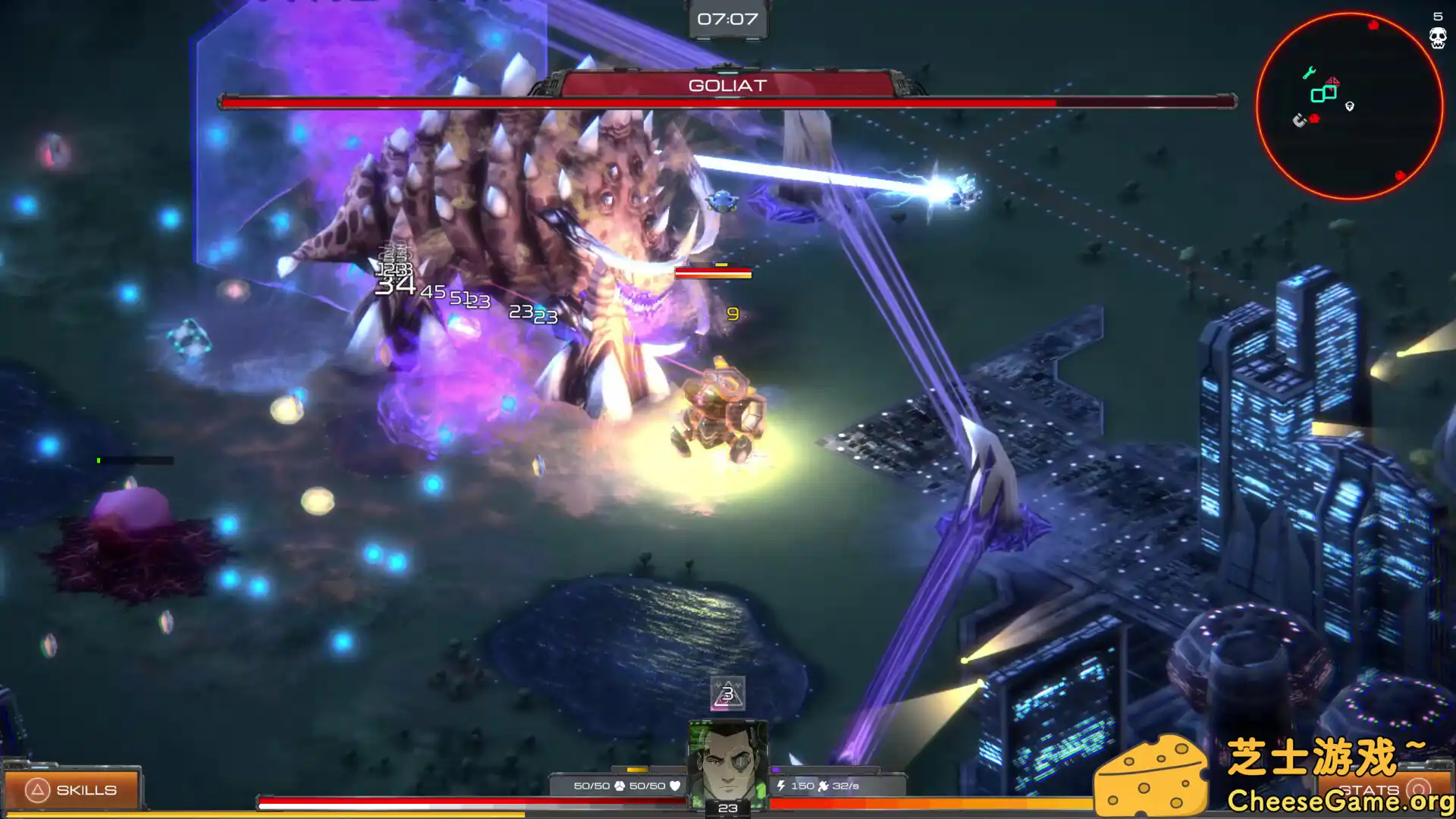Open the Stats panel button
The image size is (1456, 819).
(1382, 790)
